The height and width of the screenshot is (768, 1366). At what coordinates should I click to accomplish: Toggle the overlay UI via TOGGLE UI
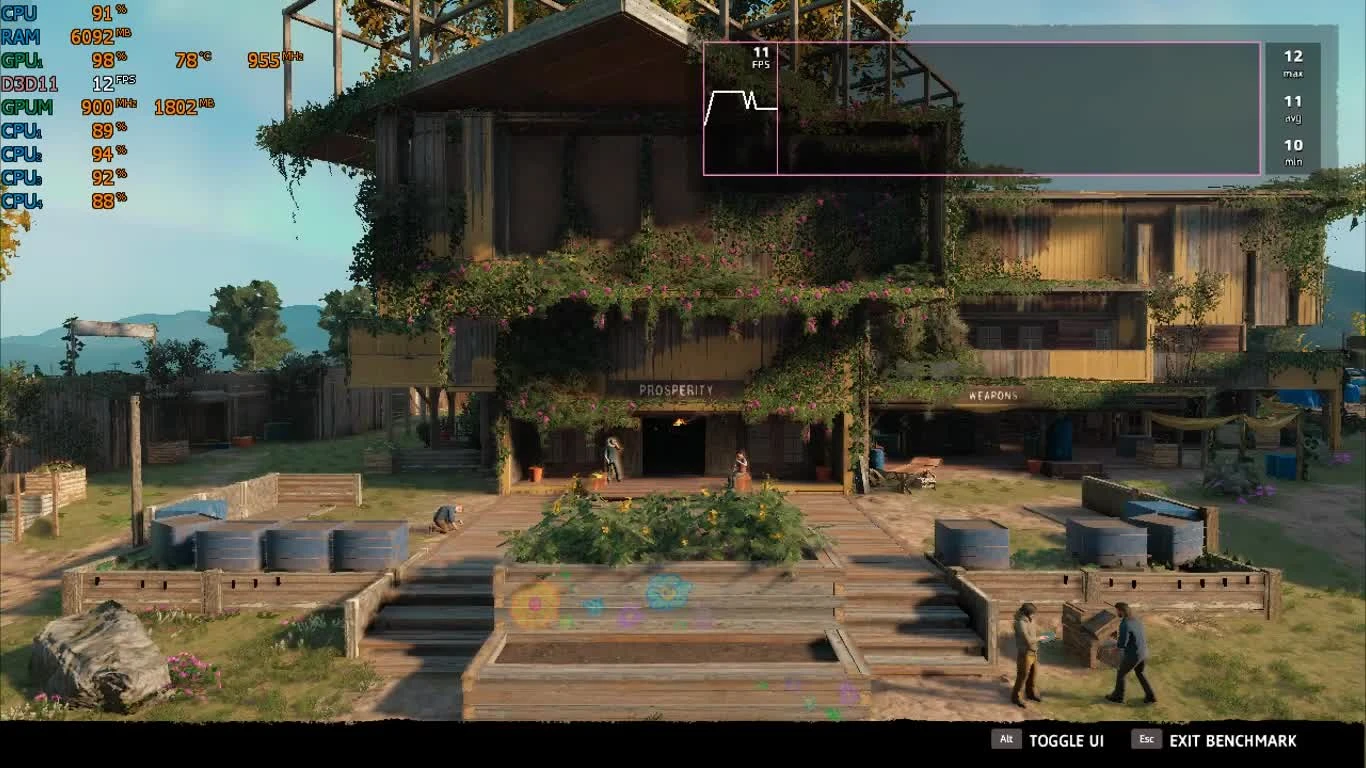[x=1069, y=740]
